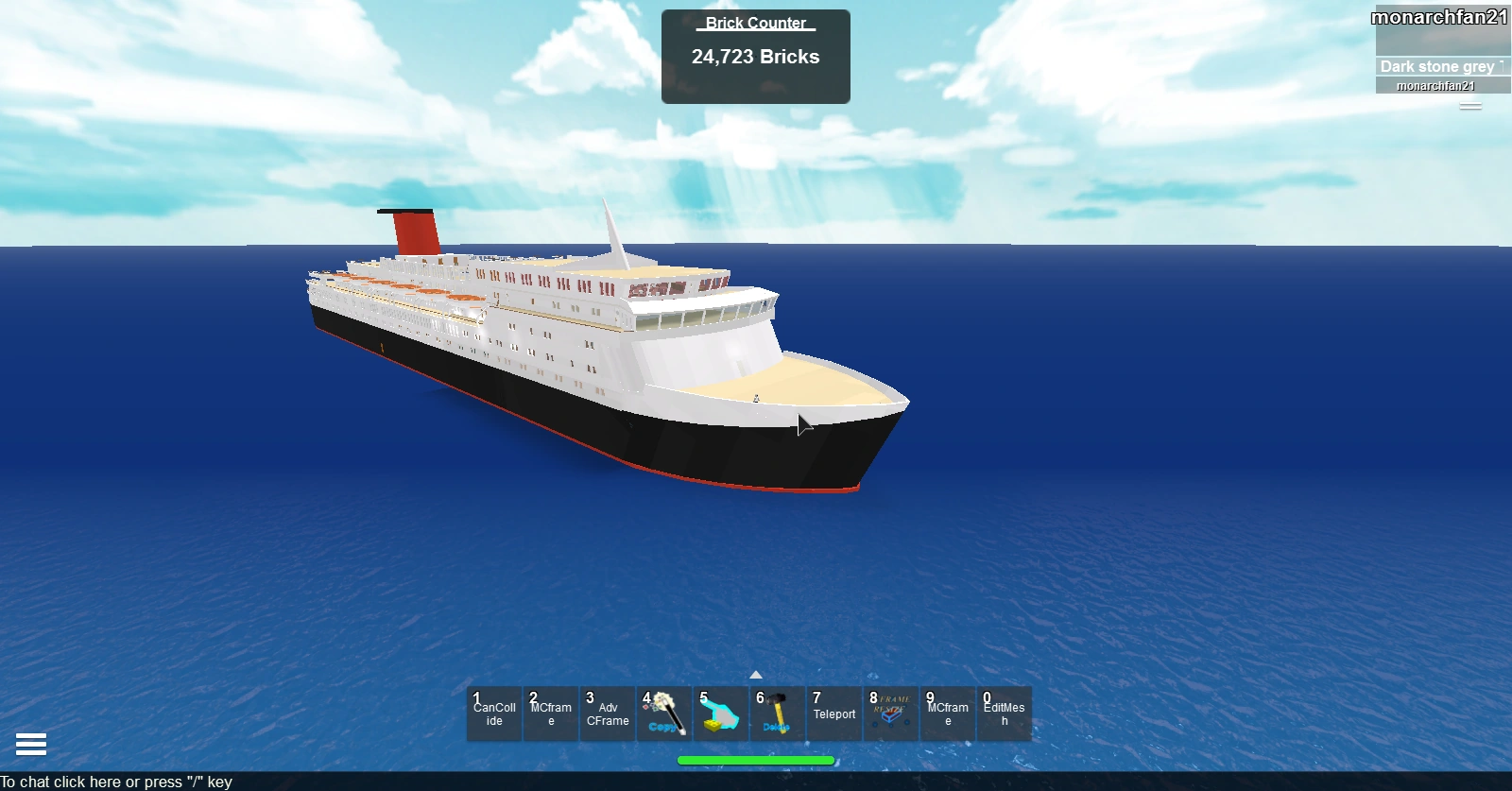
Task: Click the chat input at bottom left
Action: [x=116, y=782]
